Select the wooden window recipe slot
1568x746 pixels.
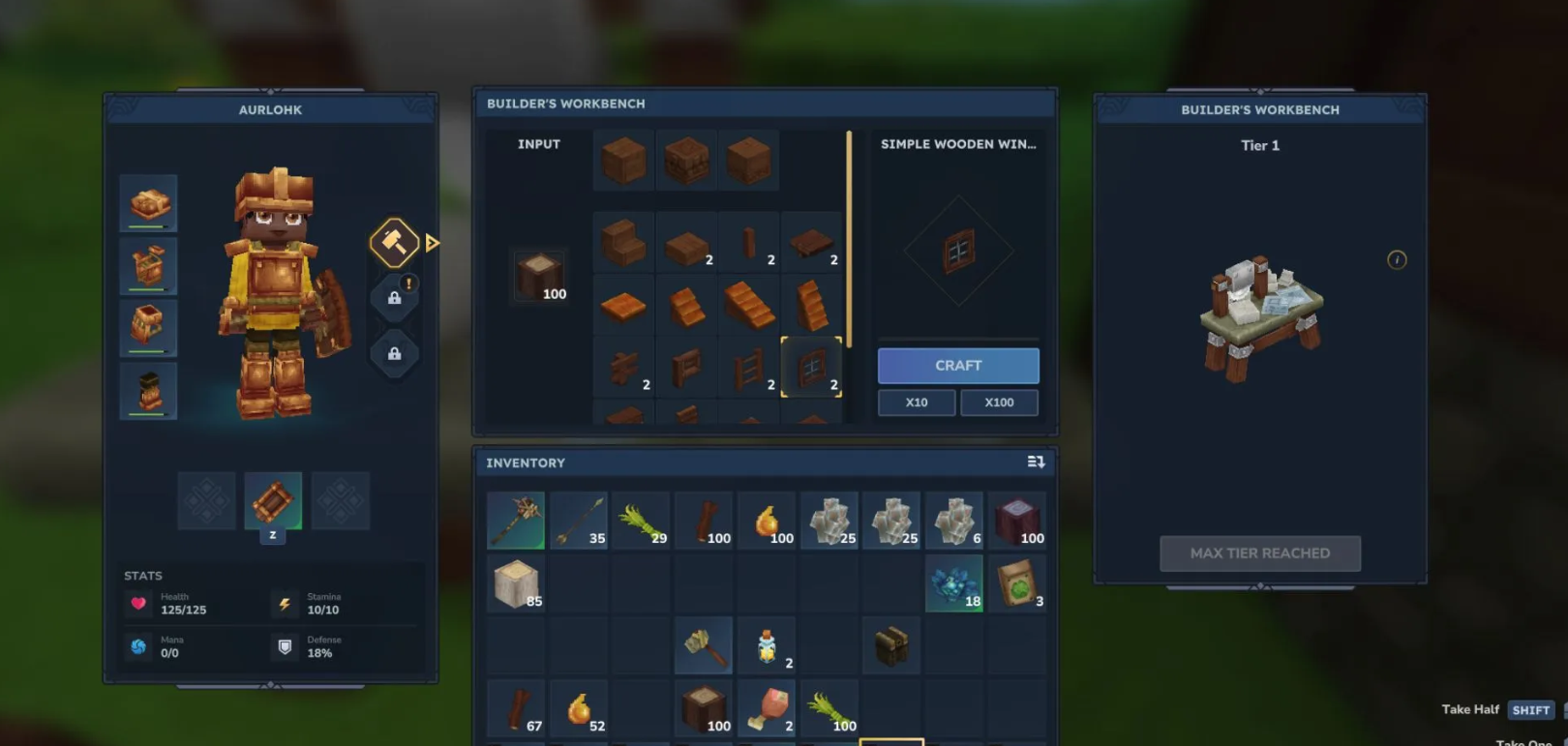811,368
